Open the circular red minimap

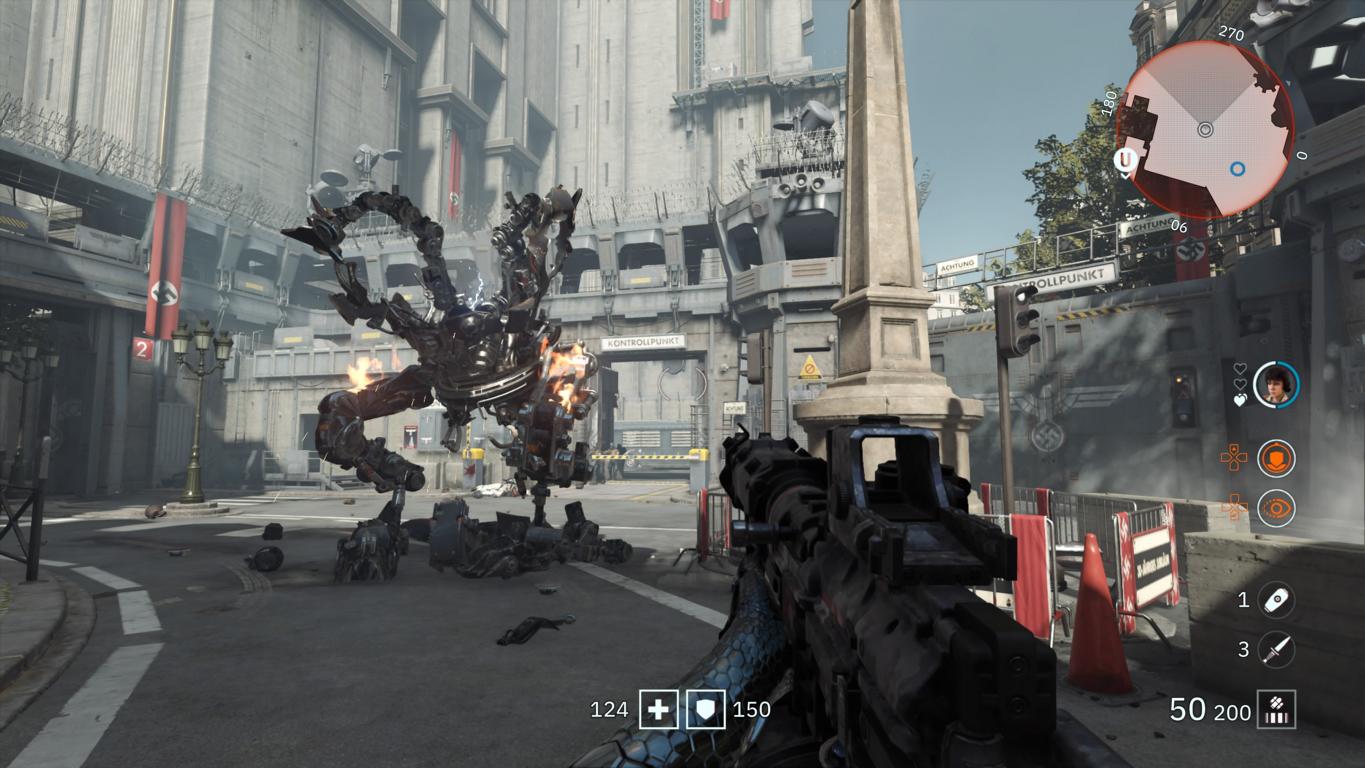pyautogui.click(x=1205, y=128)
